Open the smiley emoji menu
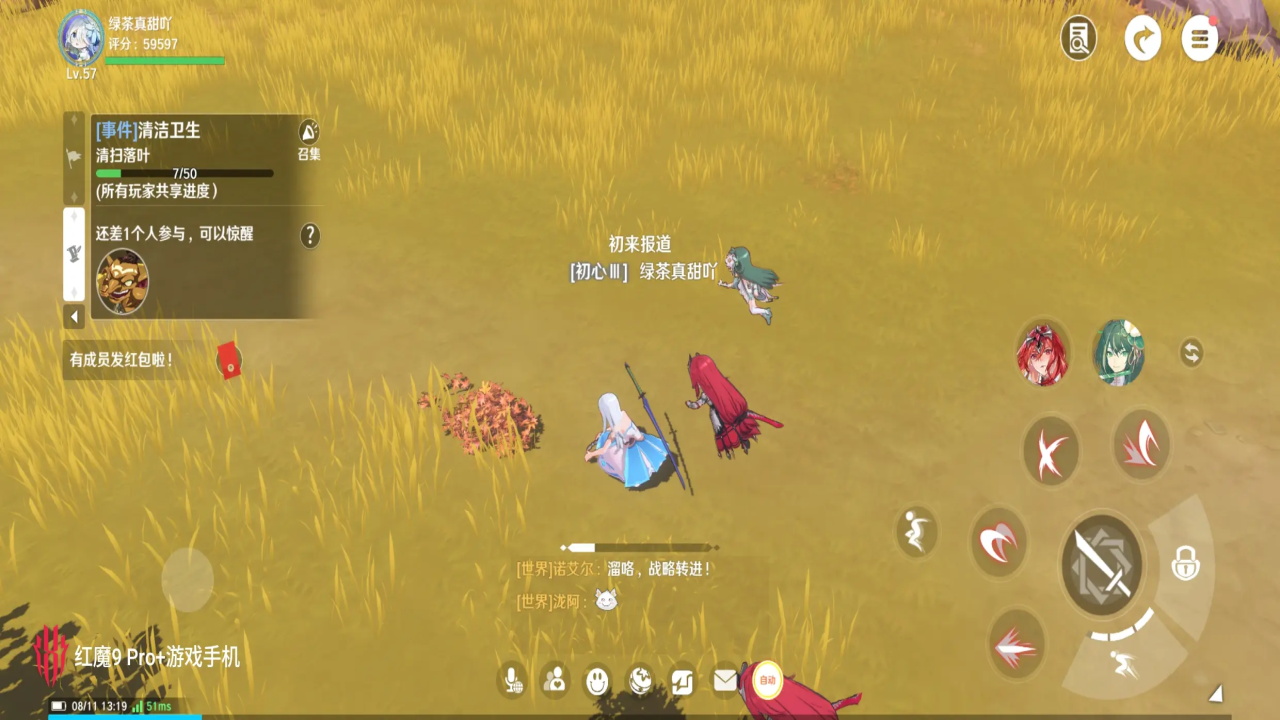The width and height of the screenshot is (1280, 720). (x=597, y=681)
